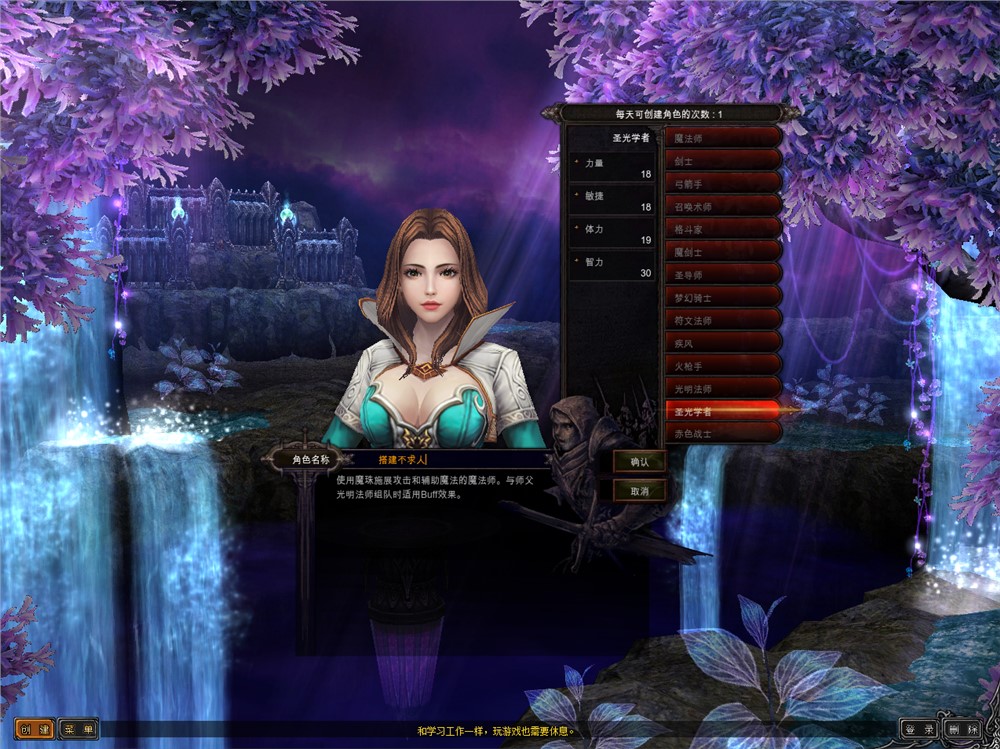
Task: Click the highlighted 圣光学者 class
Action: pyautogui.click(x=723, y=411)
